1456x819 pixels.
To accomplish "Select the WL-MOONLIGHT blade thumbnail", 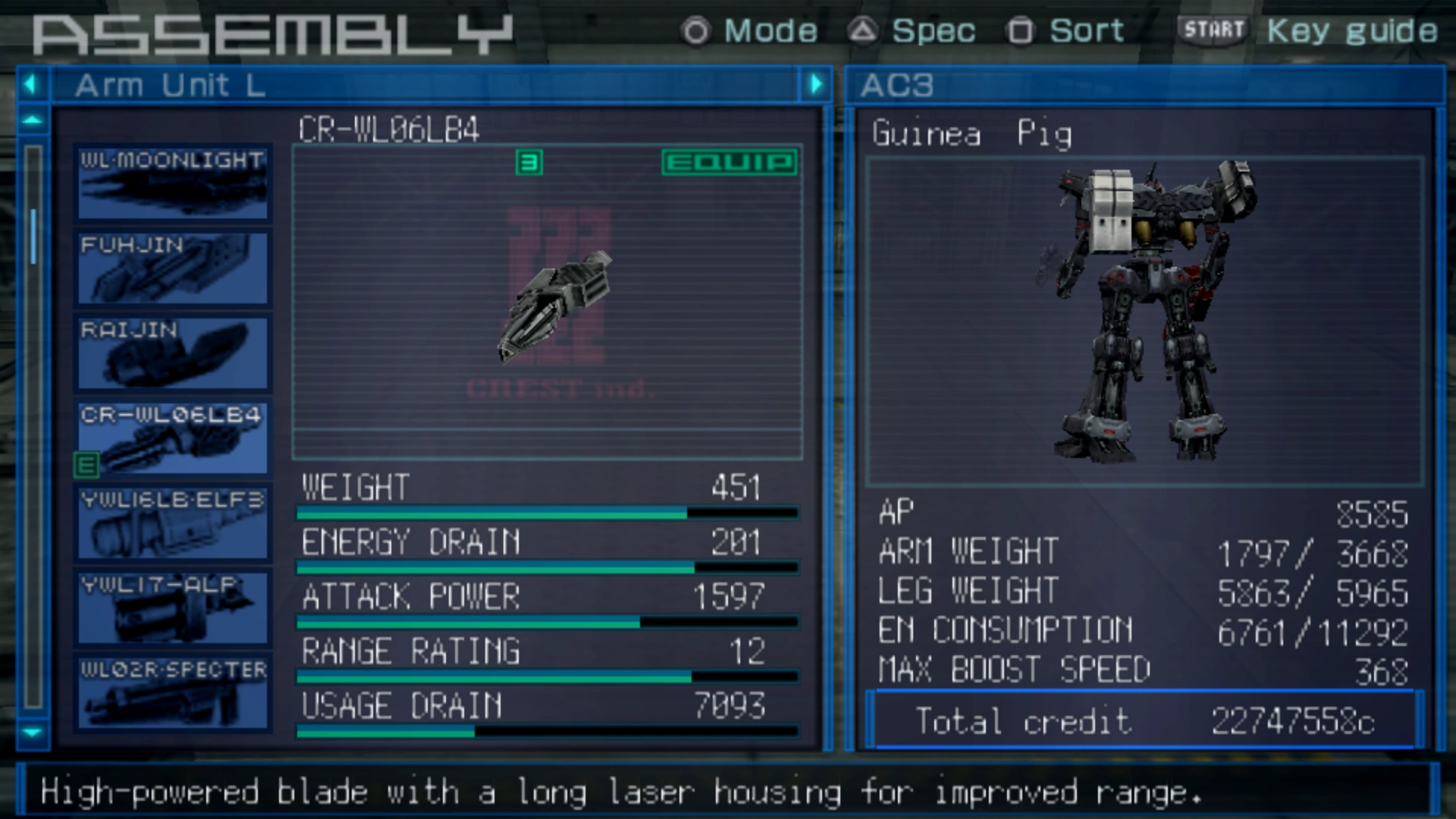I will pyautogui.click(x=171, y=182).
